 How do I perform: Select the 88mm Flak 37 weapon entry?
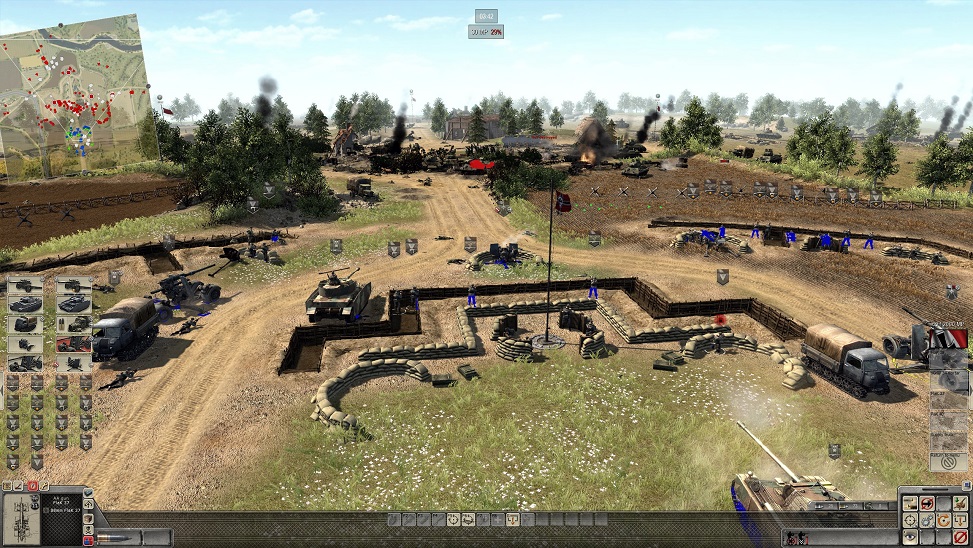pyautogui.click(x=65, y=511)
